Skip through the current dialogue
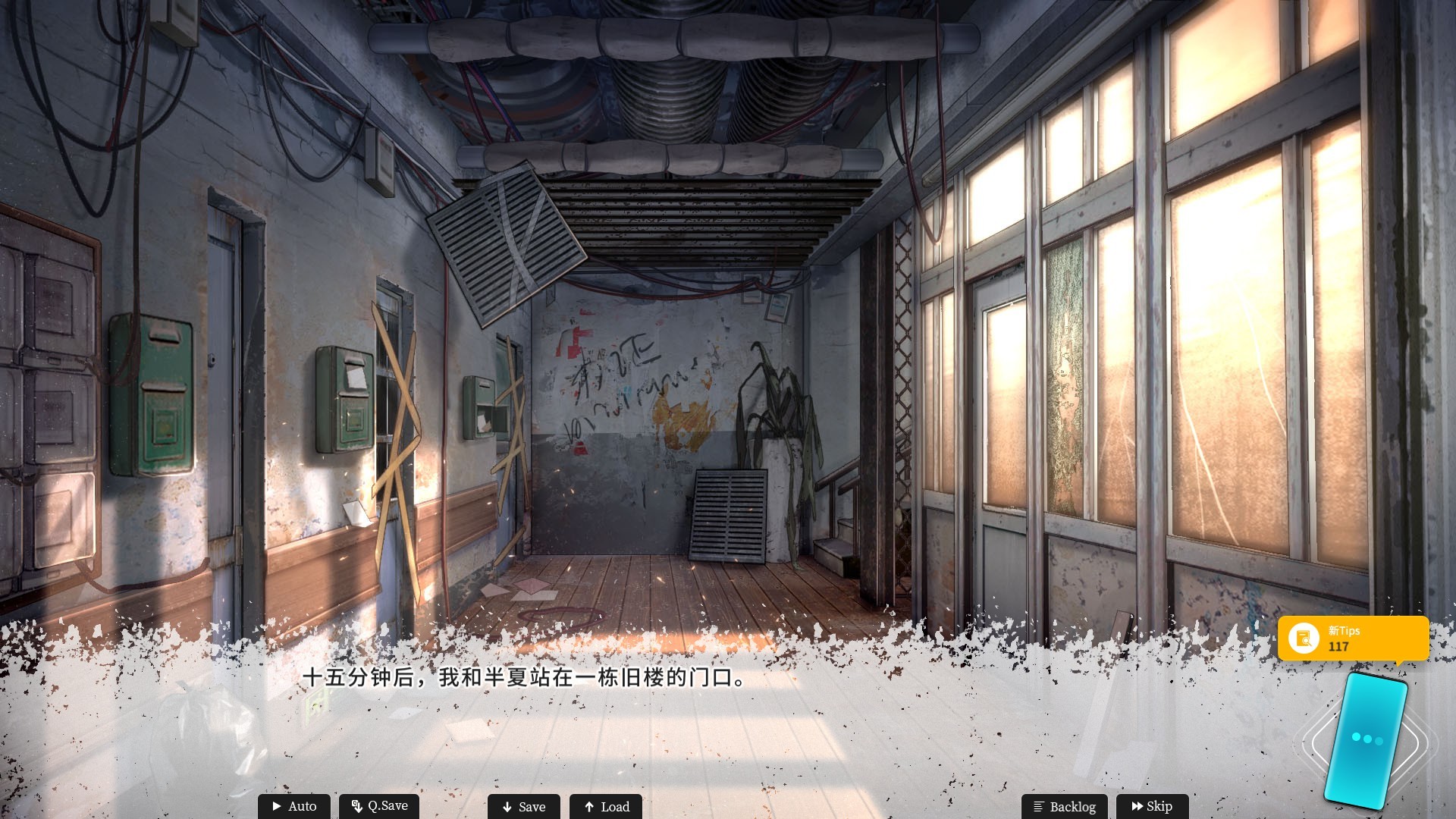 (1153, 806)
